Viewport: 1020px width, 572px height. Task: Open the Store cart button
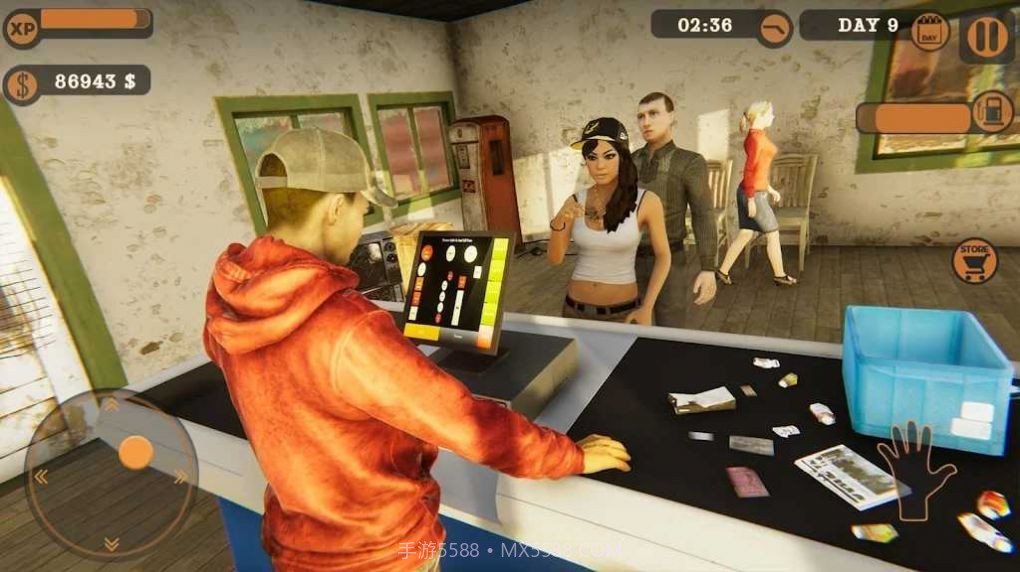[974, 260]
